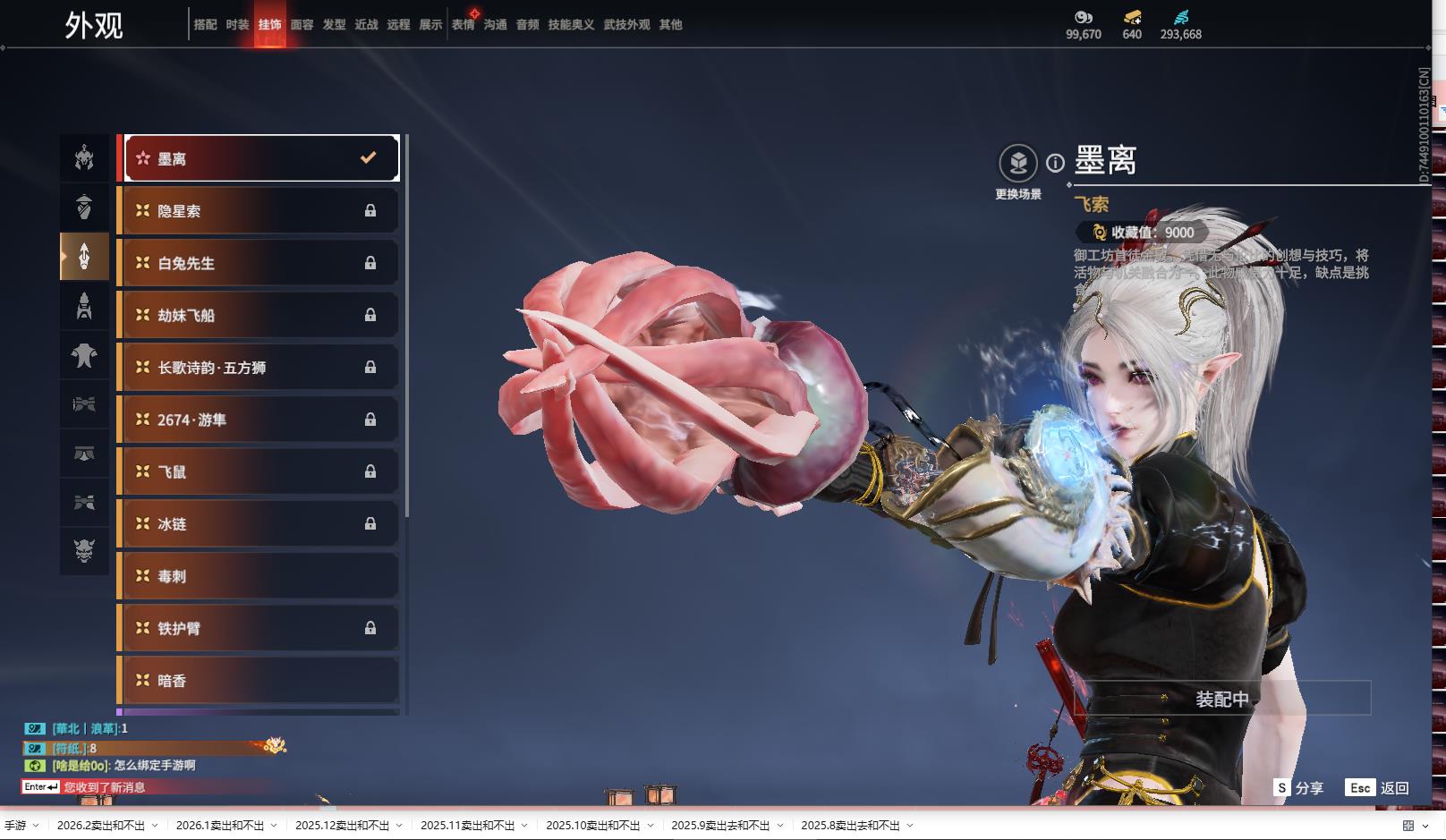Select the 发型 category tab
The image size is (1446, 840).
(335, 25)
